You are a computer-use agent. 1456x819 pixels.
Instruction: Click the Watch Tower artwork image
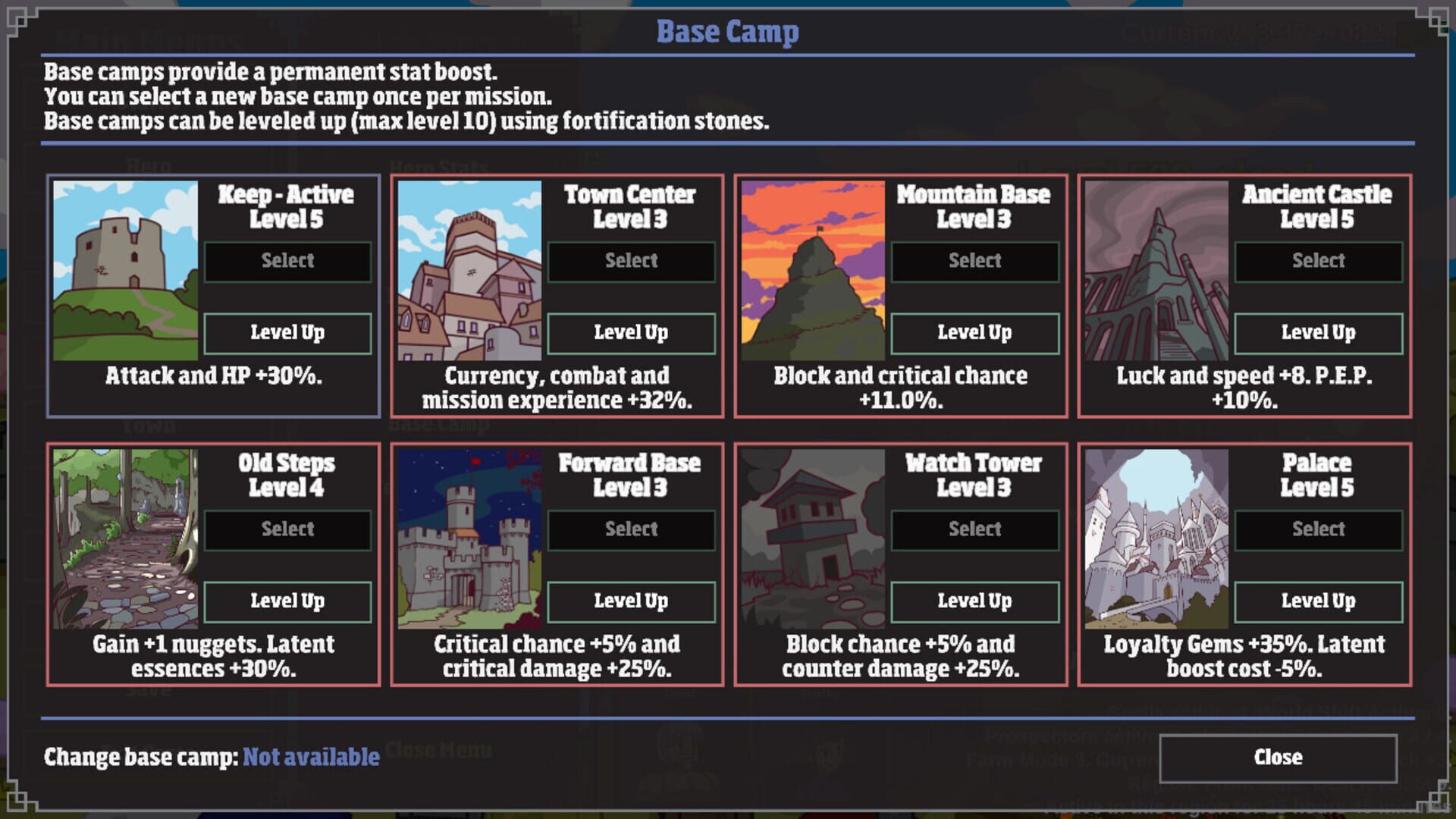(x=812, y=540)
